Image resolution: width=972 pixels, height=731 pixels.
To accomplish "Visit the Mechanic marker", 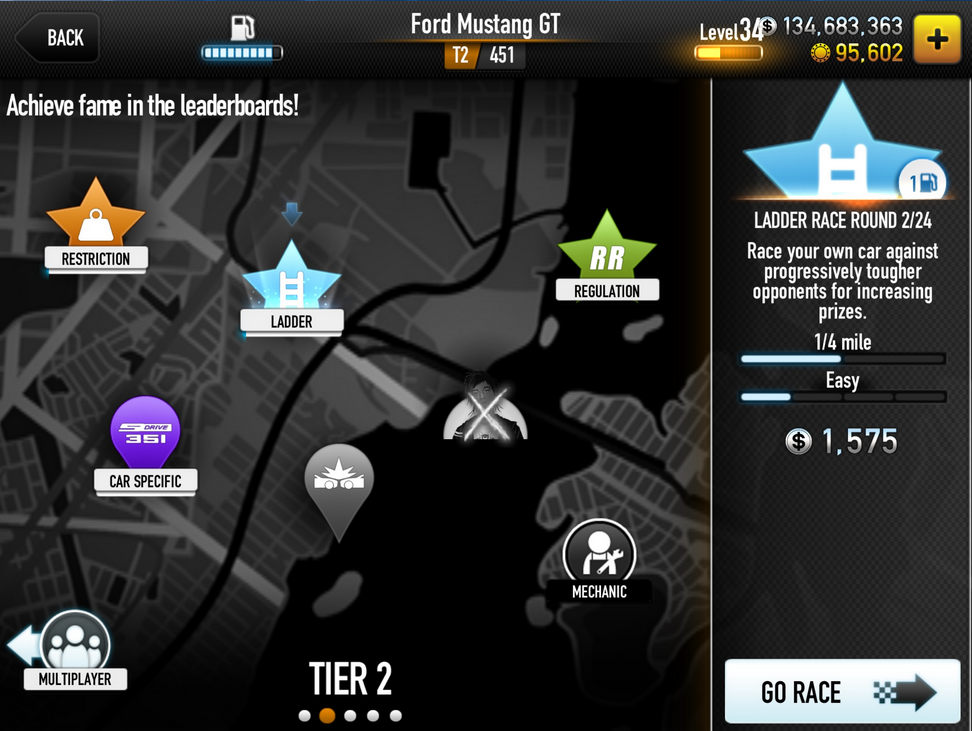I will click(x=599, y=554).
